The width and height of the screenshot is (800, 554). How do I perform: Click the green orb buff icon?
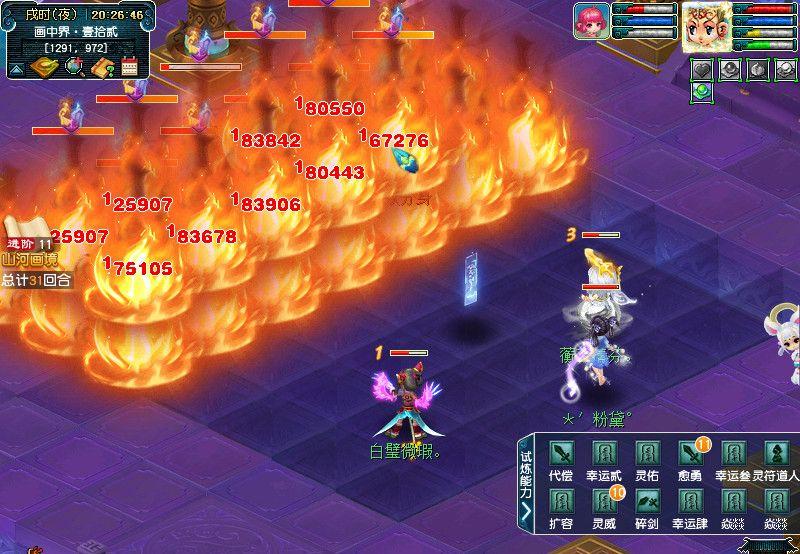pyautogui.click(x=702, y=92)
